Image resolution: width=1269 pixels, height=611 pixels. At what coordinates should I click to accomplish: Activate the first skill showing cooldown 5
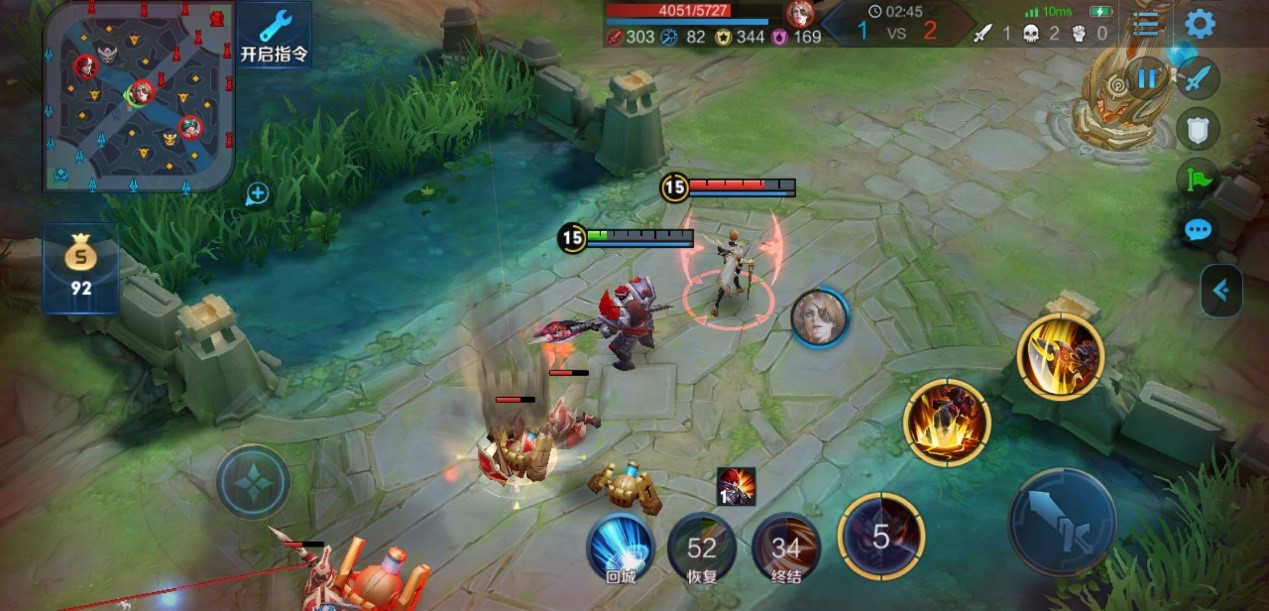(880, 537)
